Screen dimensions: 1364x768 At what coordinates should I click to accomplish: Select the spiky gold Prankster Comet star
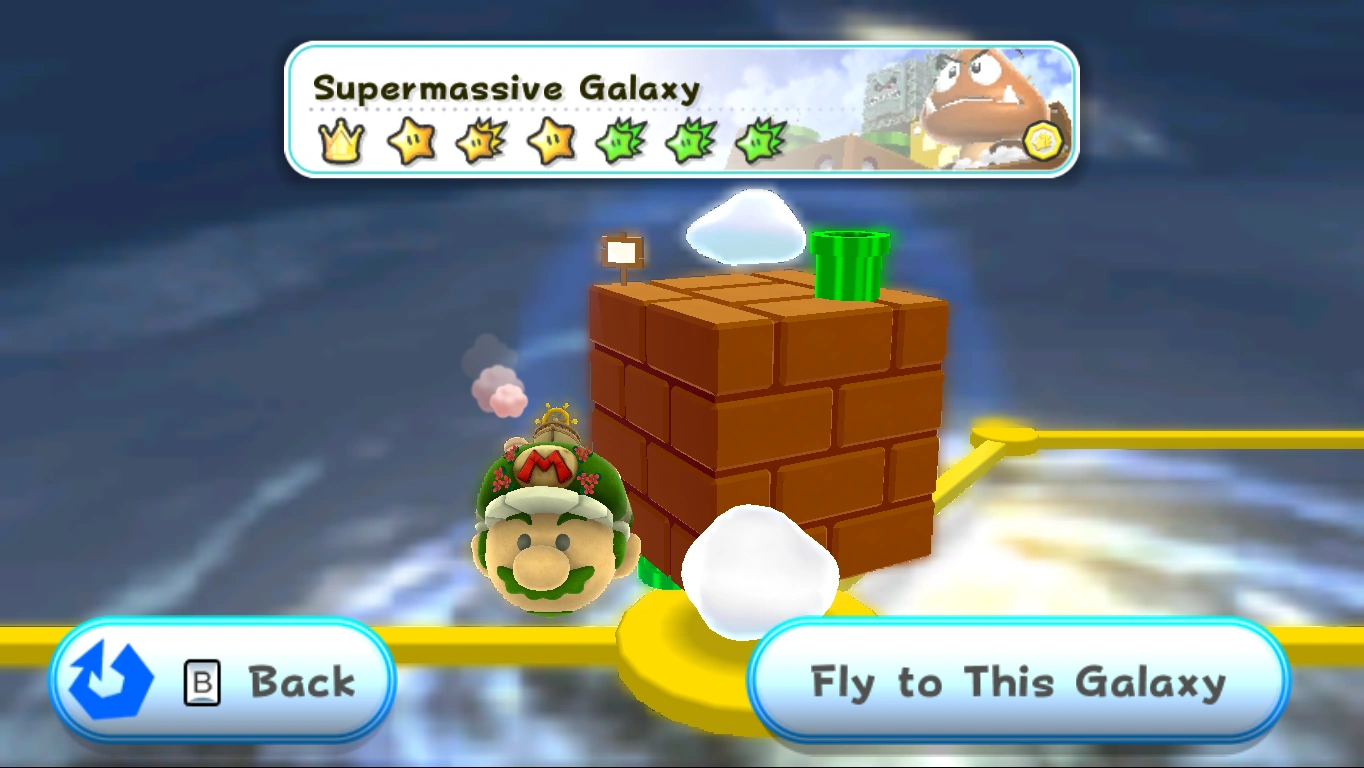point(478,140)
